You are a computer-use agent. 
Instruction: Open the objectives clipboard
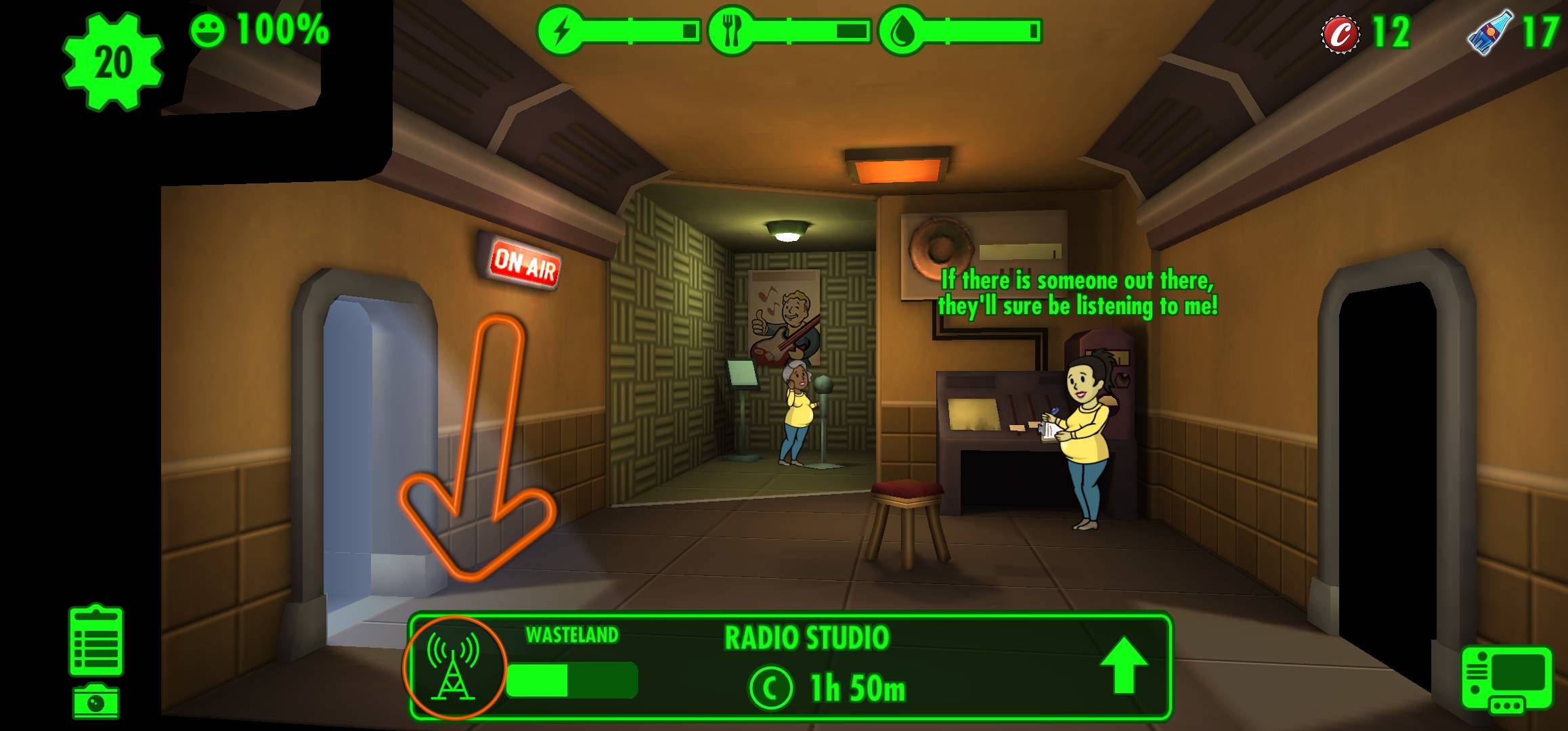(96, 641)
